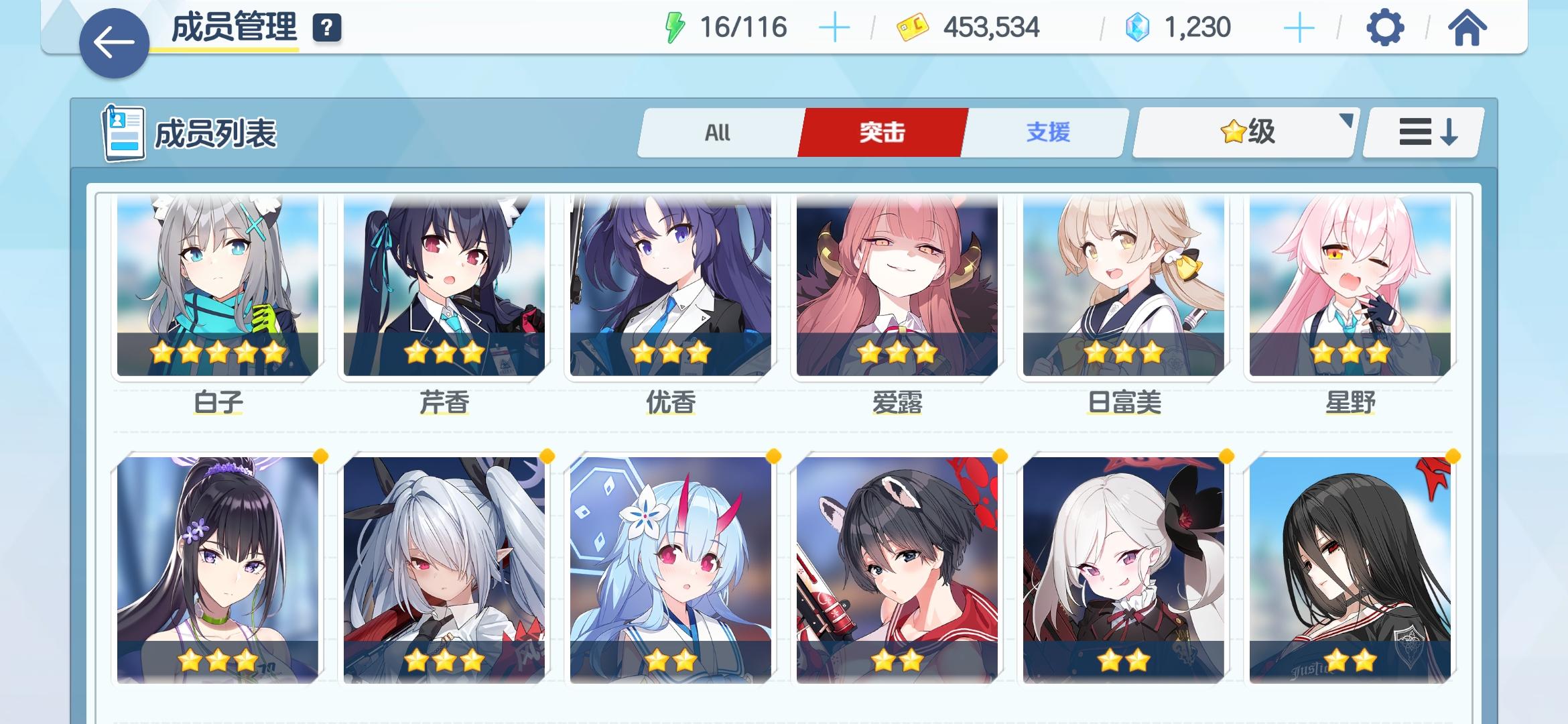
Task: Click the home icon
Action: [x=1470, y=29]
